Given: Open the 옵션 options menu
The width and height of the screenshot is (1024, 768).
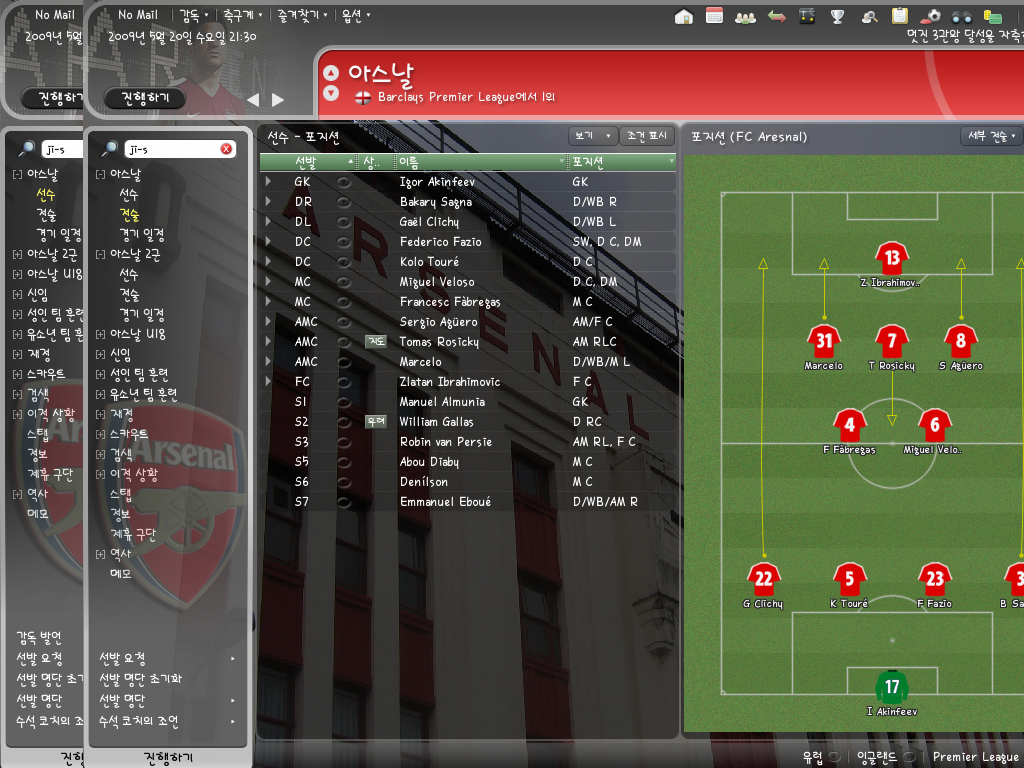Looking at the screenshot, I should pos(355,15).
